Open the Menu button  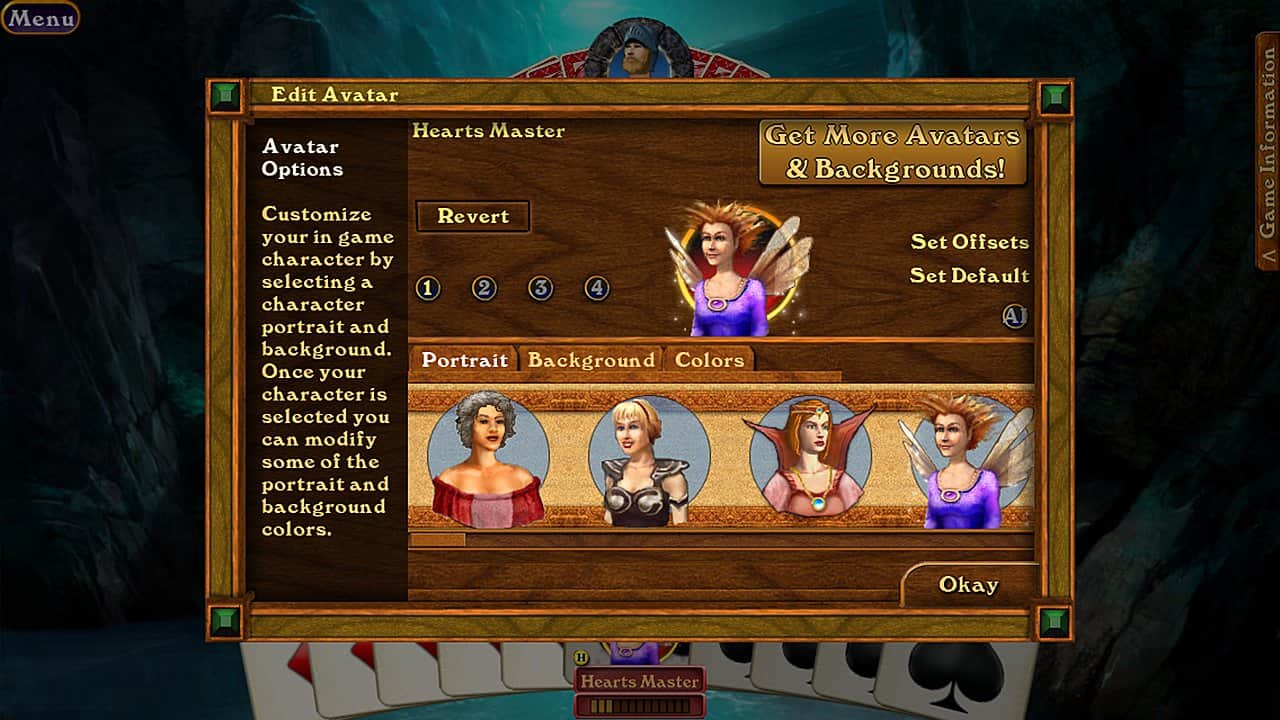click(40, 18)
